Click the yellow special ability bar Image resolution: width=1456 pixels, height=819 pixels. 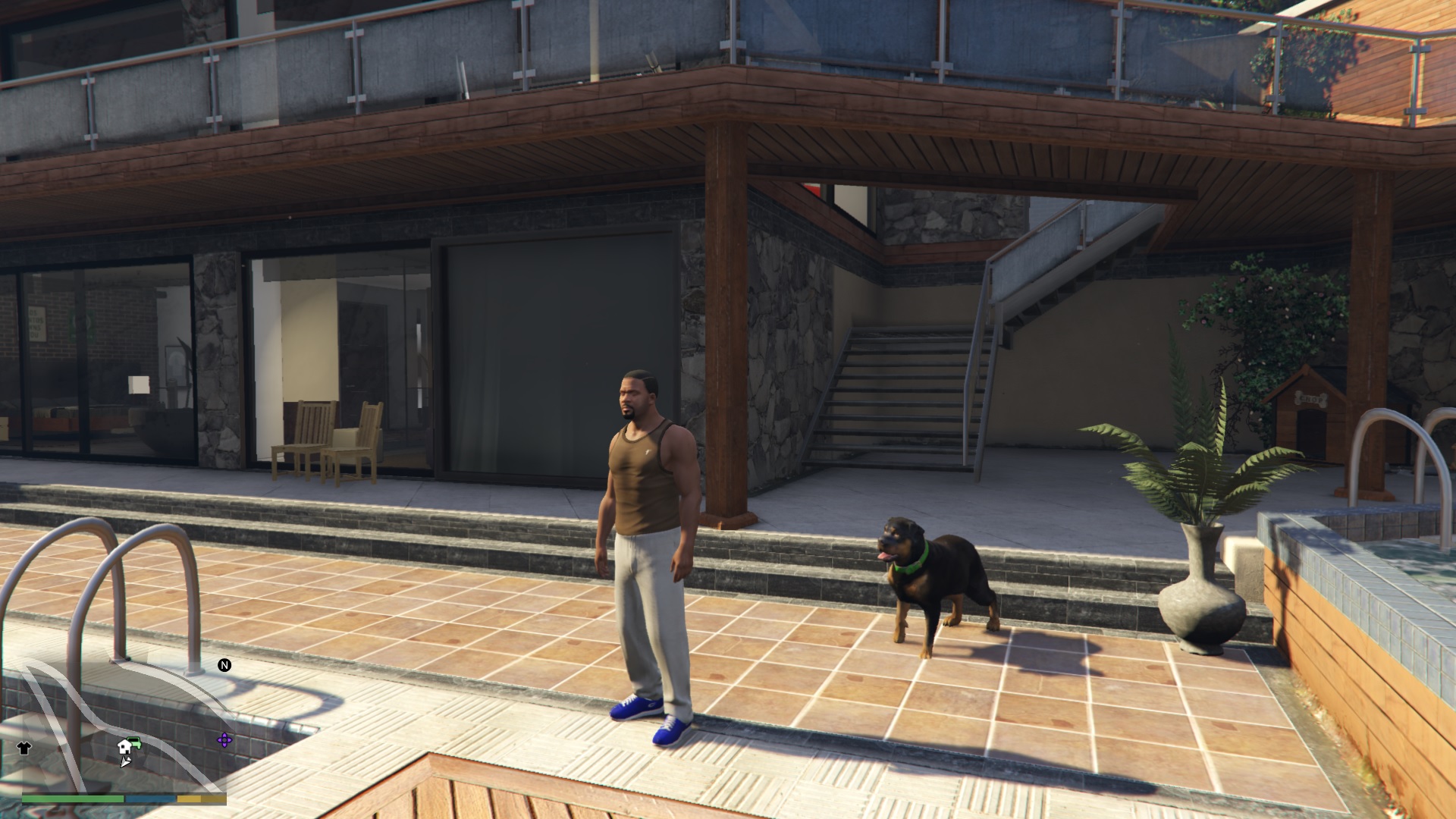coord(190,800)
